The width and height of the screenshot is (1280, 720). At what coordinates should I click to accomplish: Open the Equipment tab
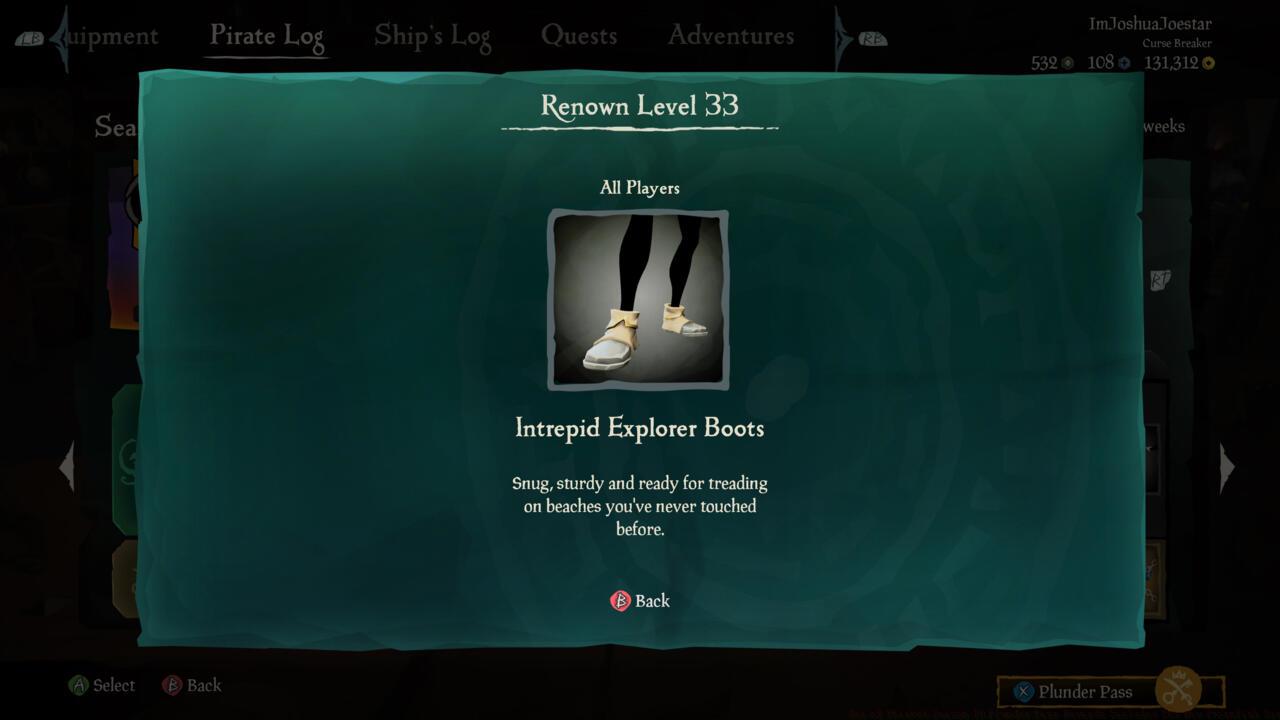pyautogui.click(x=105, y=36)
